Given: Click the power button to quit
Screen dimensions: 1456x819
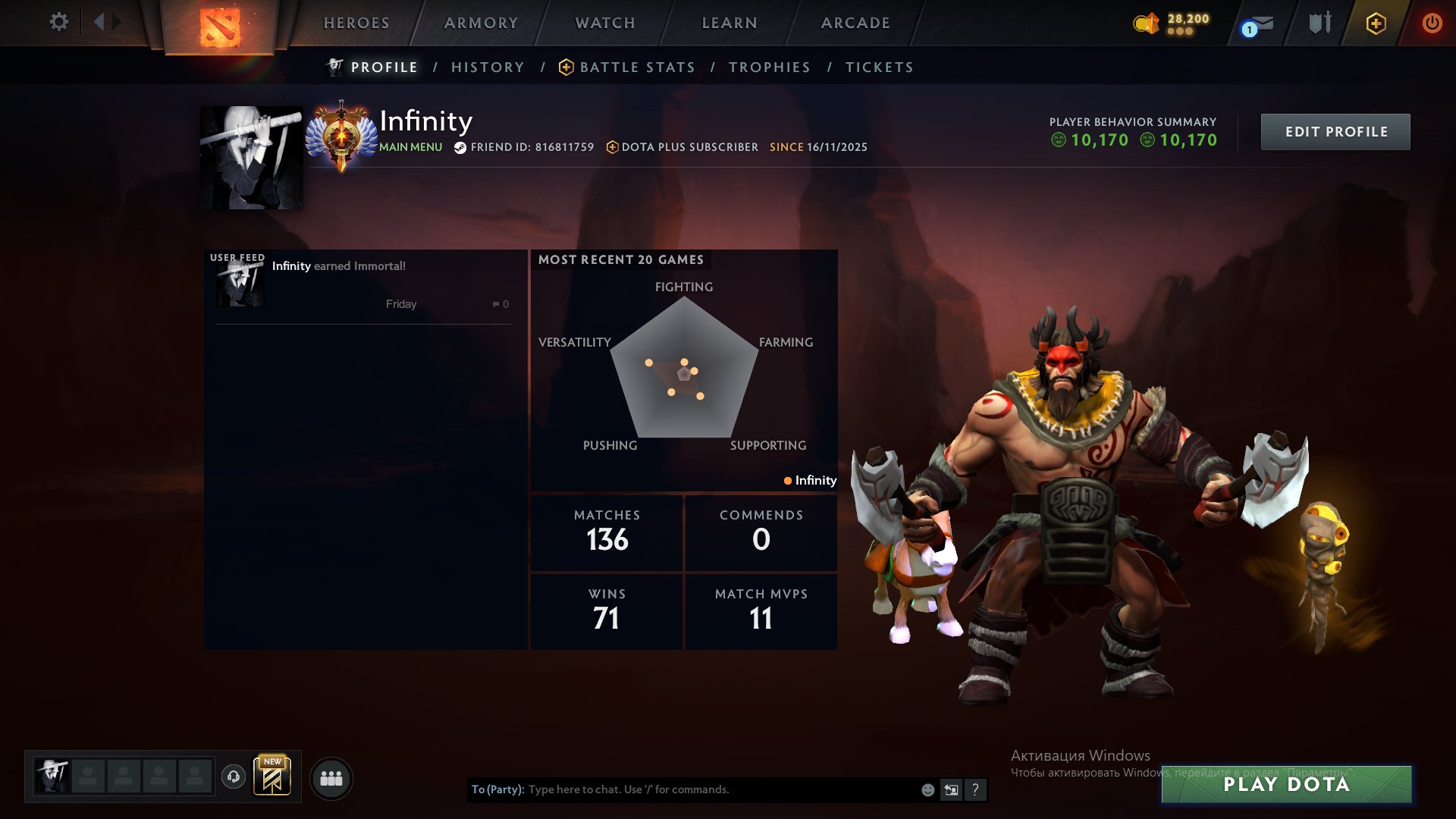Looking at the screenshot, I should click(x=1432, y=23).
